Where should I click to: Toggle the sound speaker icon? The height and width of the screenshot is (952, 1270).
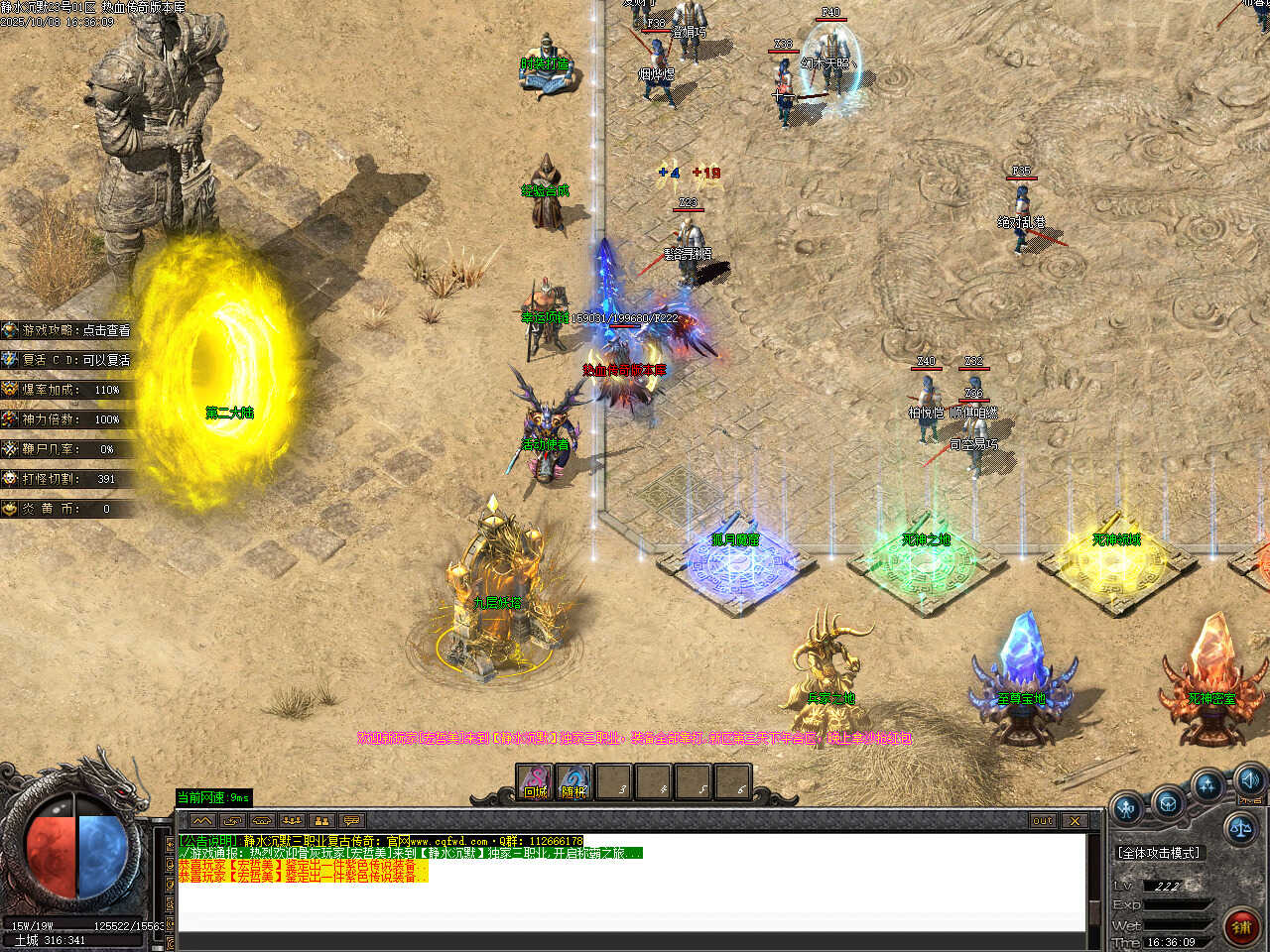(1249, 779)
